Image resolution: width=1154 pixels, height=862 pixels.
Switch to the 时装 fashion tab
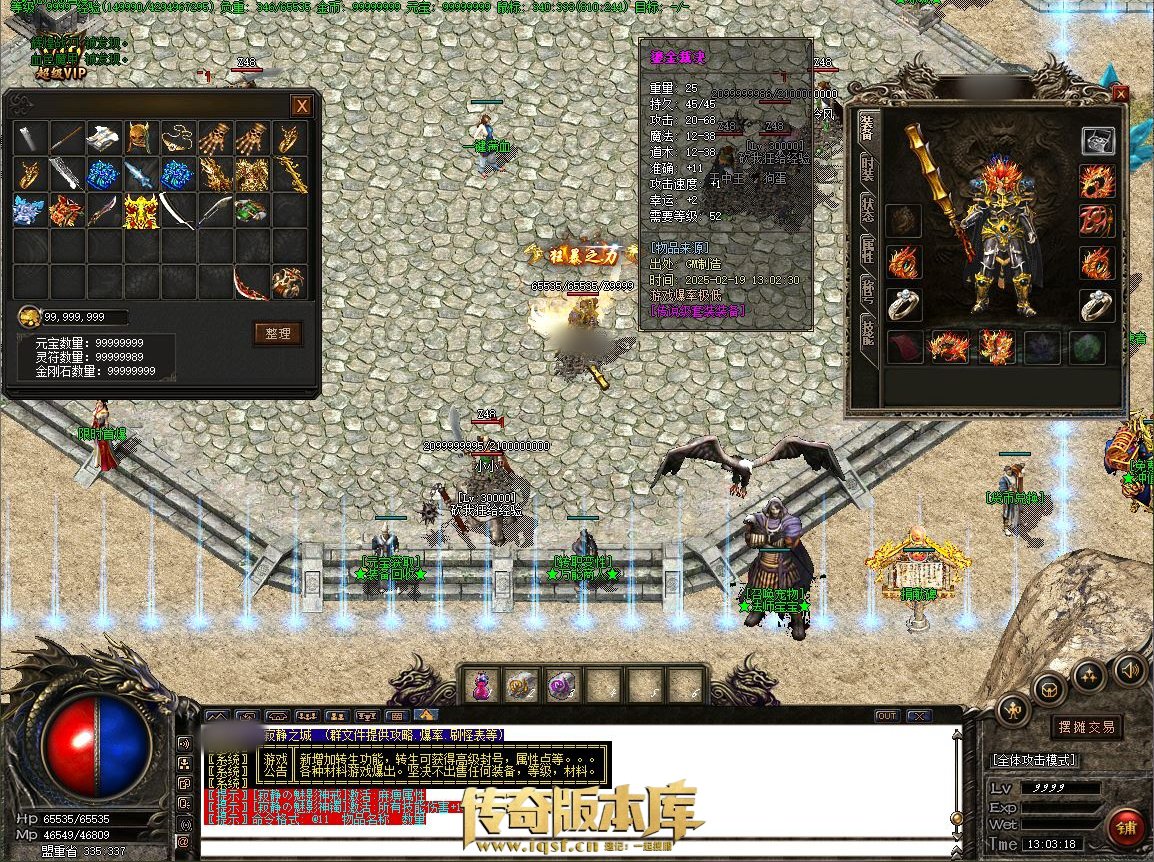(868, 166)
